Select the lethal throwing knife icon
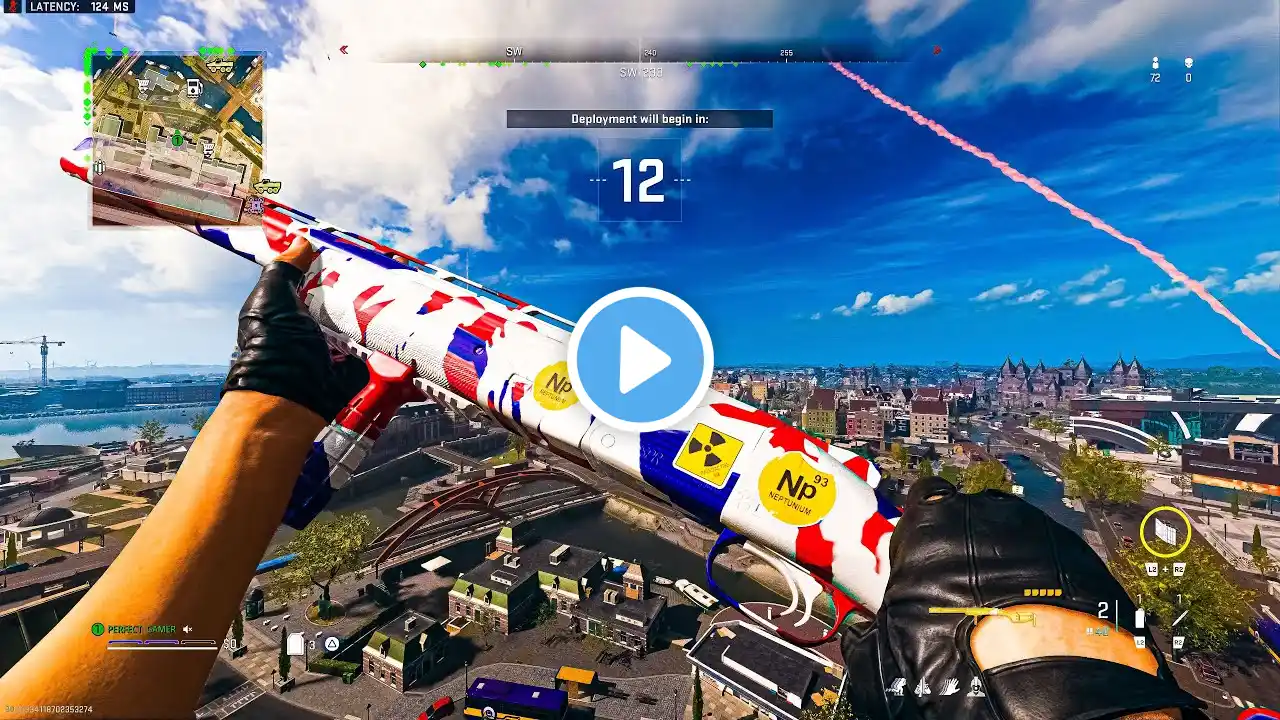1280x720 pixels. [1179, 617]
